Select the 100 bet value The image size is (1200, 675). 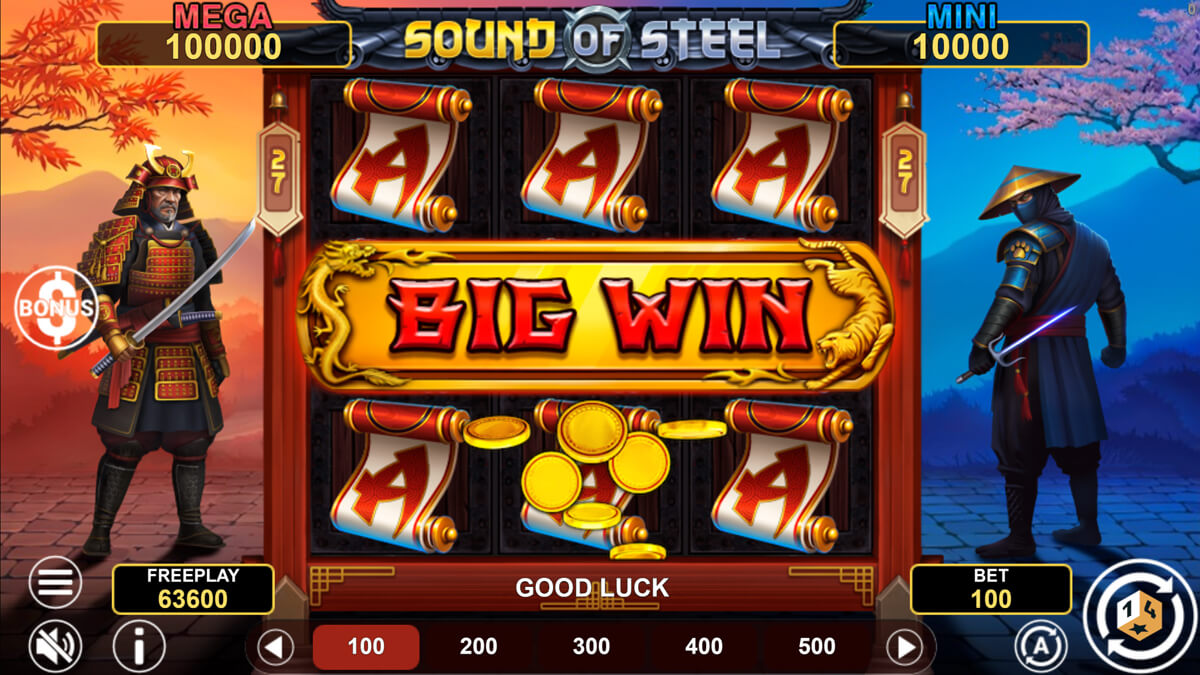click(x=366, y=647)
